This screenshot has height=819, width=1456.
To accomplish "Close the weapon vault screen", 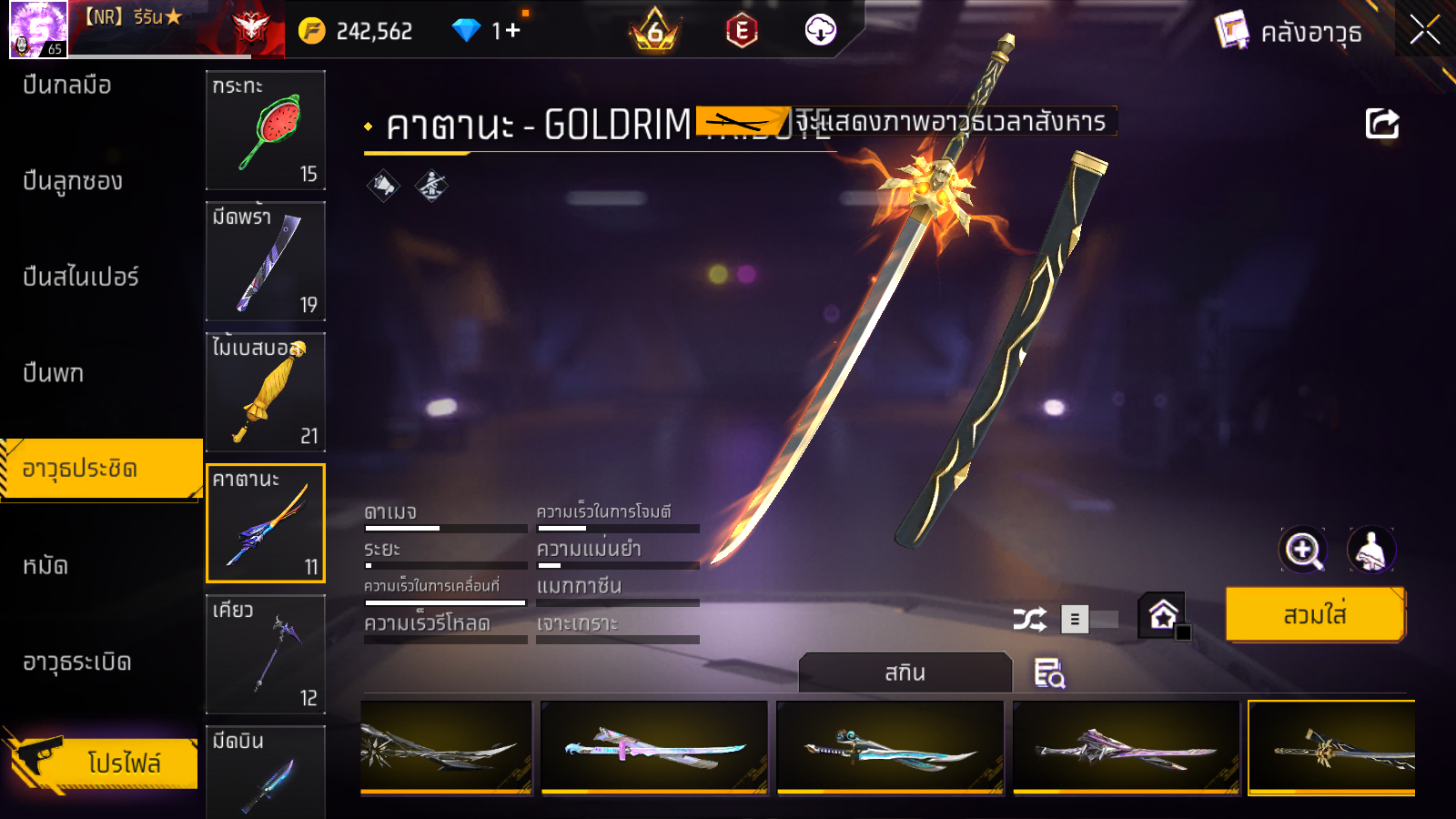I will [x=1424, y=30].
